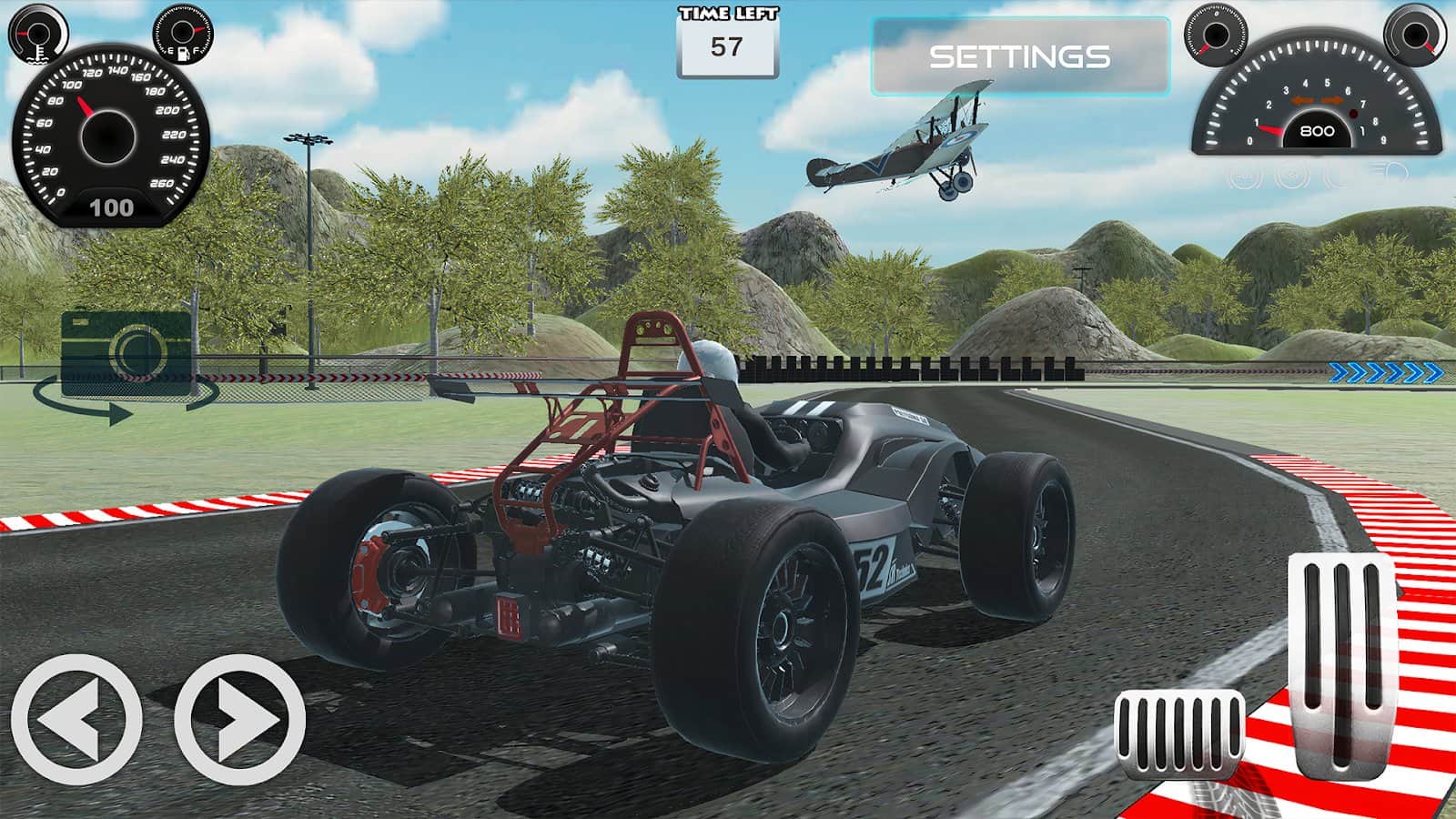Click the small gauge right of the tachometer
The width and height of the screenshot is (1456, 819).
click(x=1416, y=36)
